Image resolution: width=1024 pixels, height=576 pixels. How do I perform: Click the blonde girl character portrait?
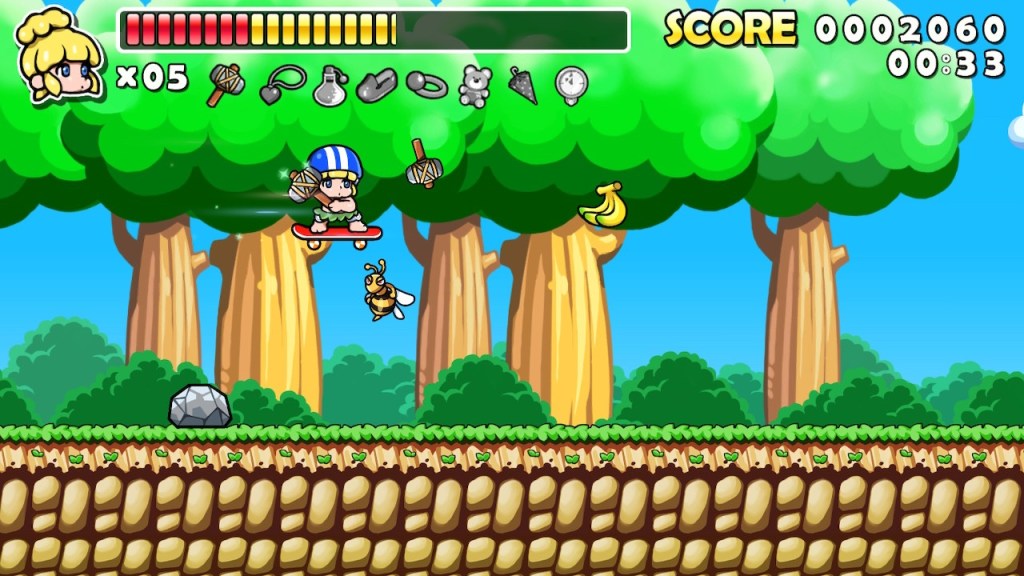[60, 56]
